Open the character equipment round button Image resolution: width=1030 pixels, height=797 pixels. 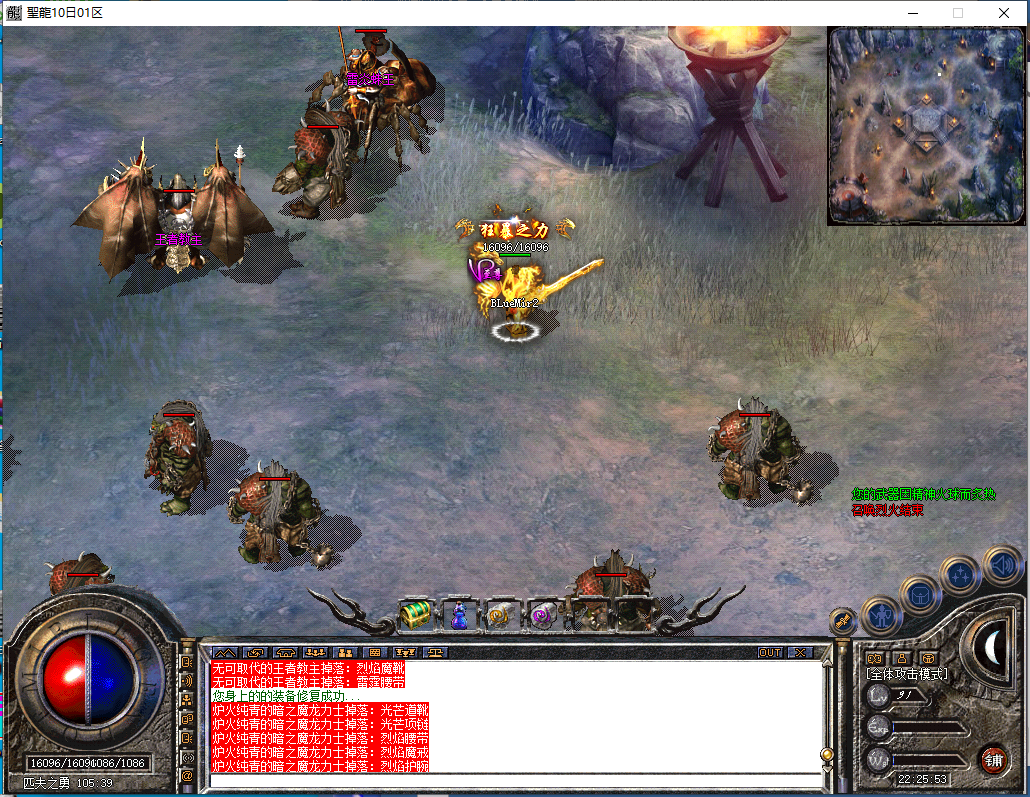(881, 615)
